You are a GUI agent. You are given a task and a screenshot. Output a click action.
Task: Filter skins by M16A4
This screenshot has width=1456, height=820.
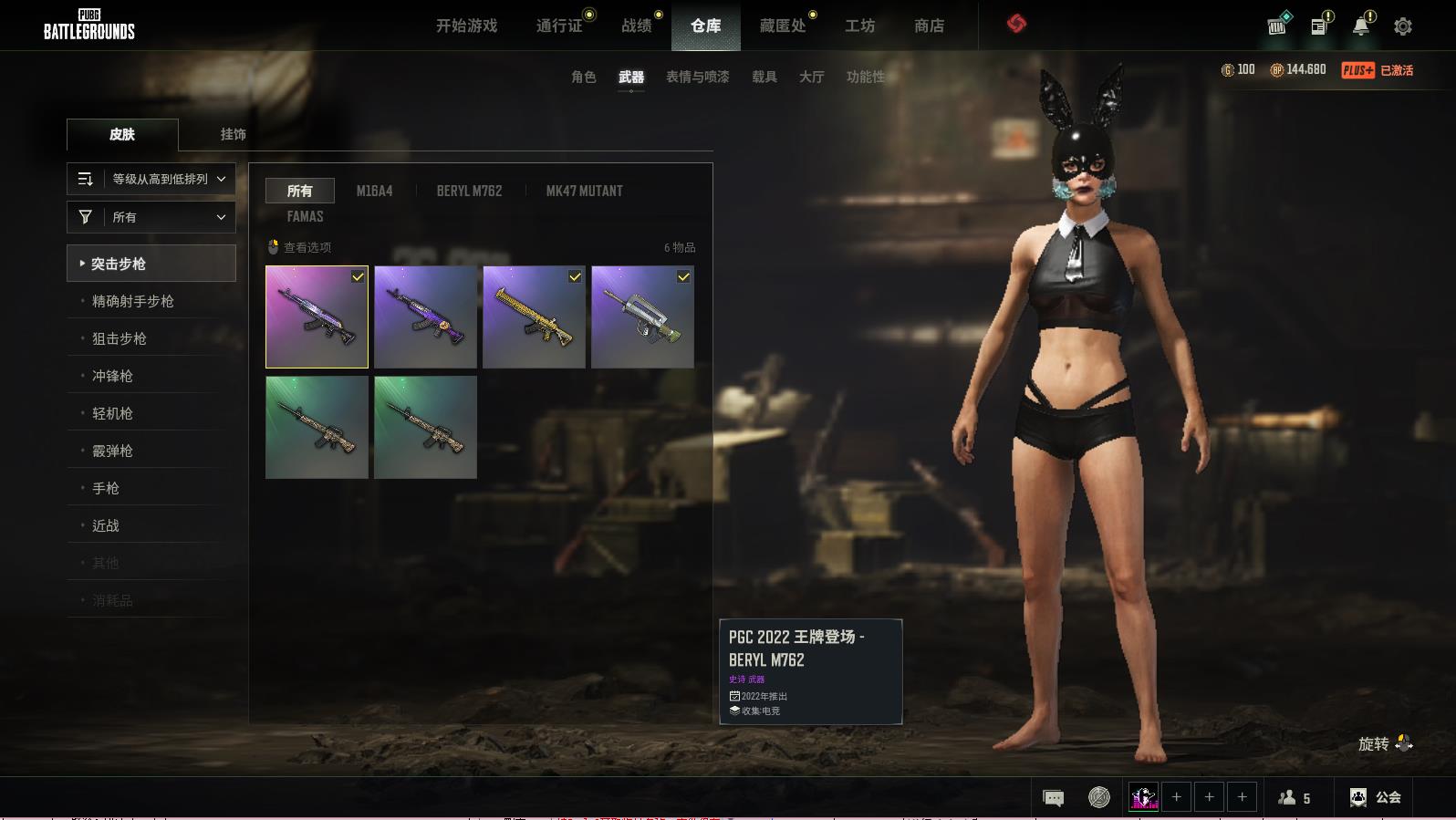[374, 191]
